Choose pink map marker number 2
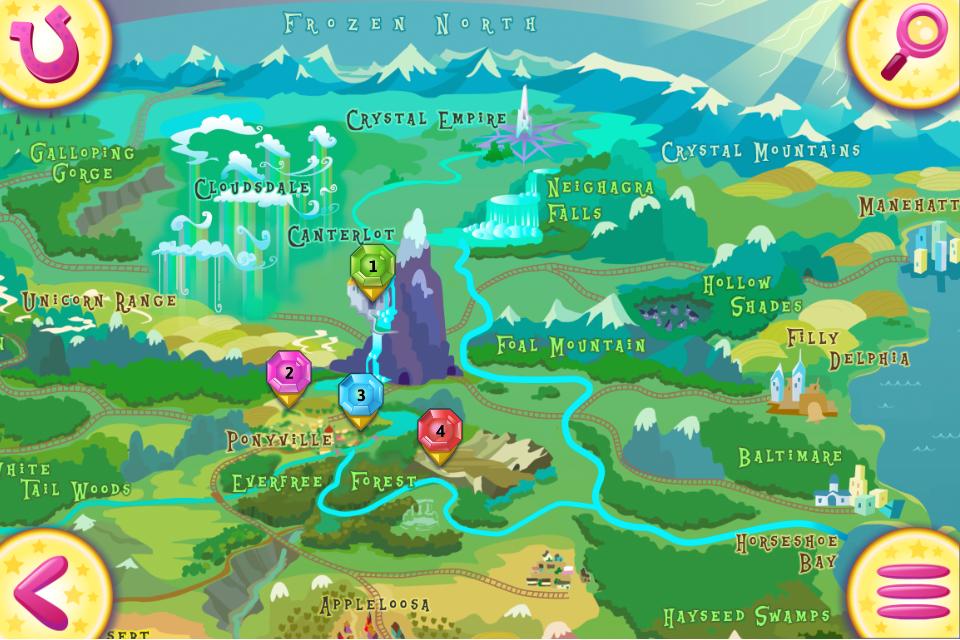Viewport: 960px width, 640px height. pyautogui.click(x=289, y=375)
